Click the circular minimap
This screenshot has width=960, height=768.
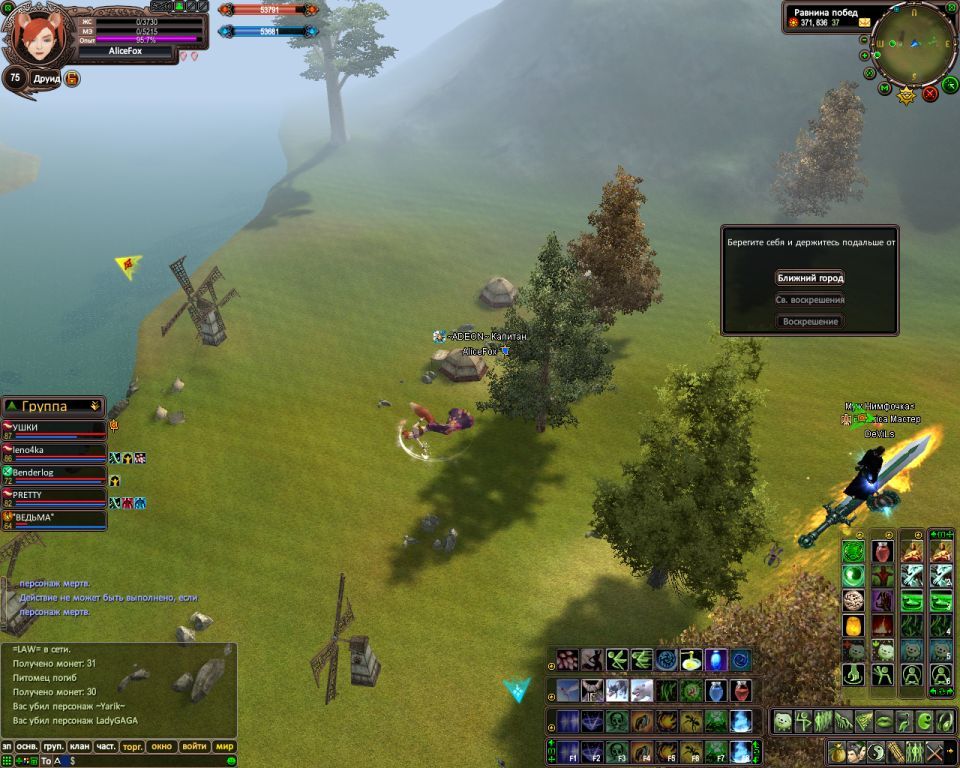coord(913,43)
